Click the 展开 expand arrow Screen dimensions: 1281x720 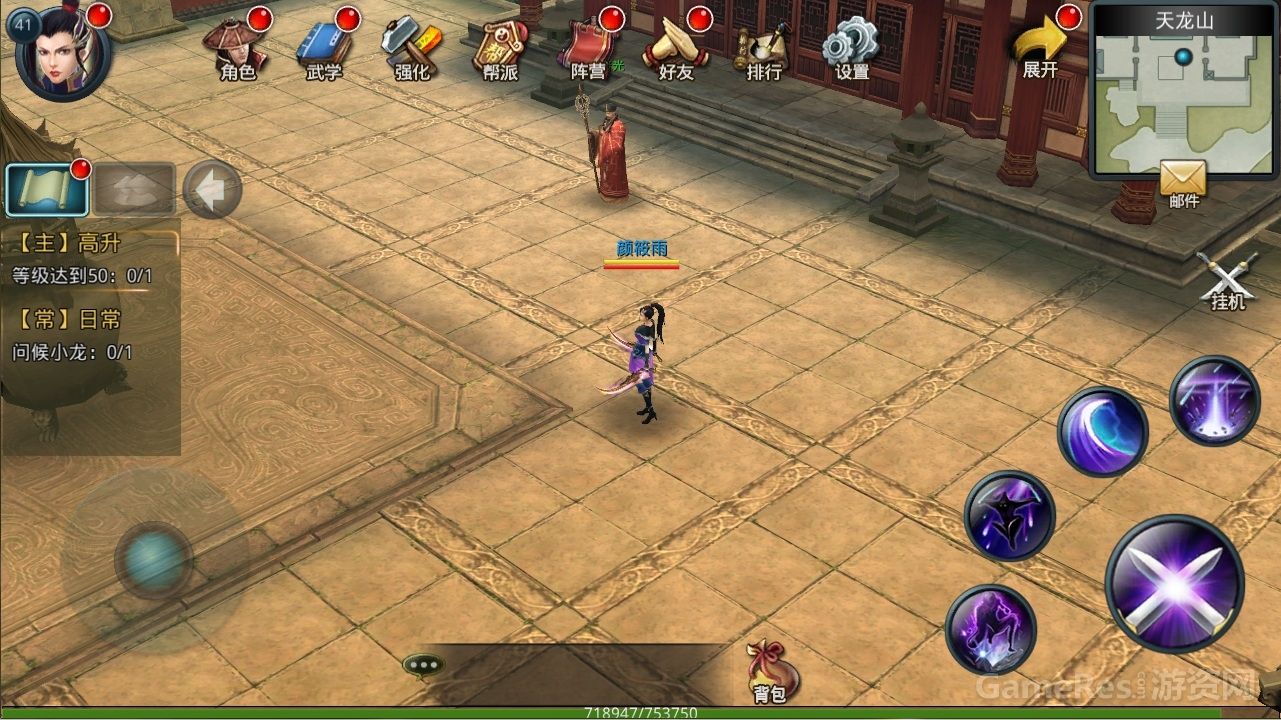(x=1040, y=48)
